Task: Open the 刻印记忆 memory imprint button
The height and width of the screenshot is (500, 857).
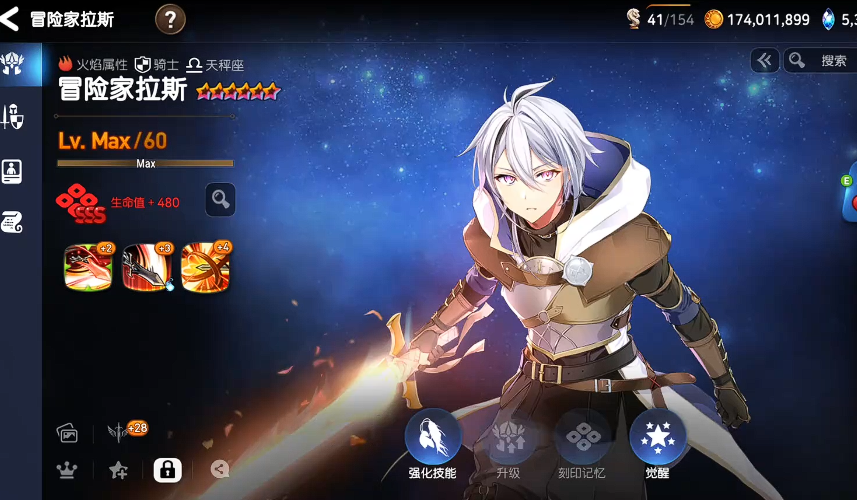Action: point(582,440)
